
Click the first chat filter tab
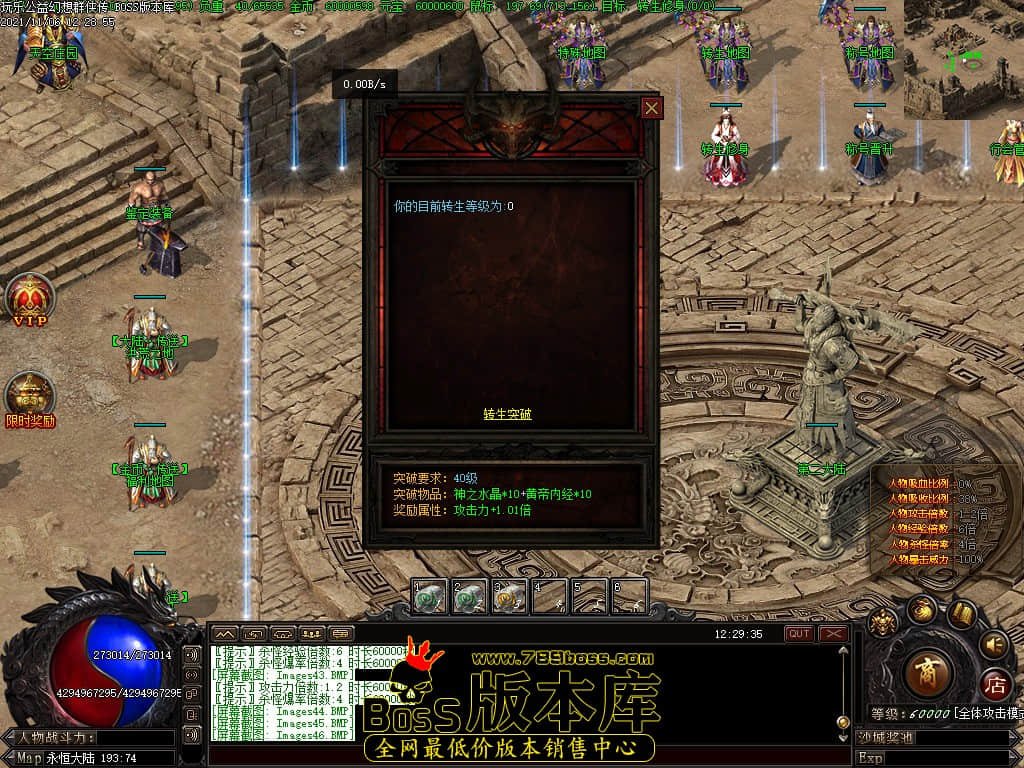224,634
